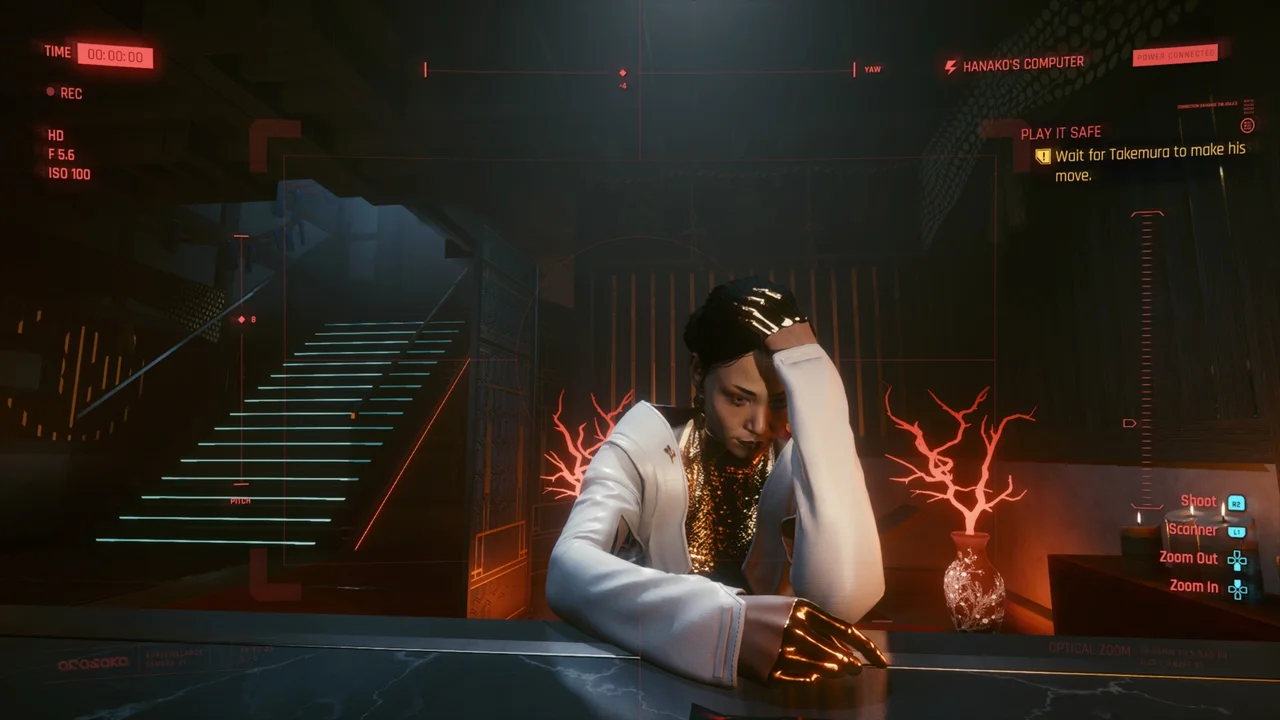This screenshot has width=1280, height=720.
Task: Toggle HD resolution mode indicator
Action: (56, 135)
